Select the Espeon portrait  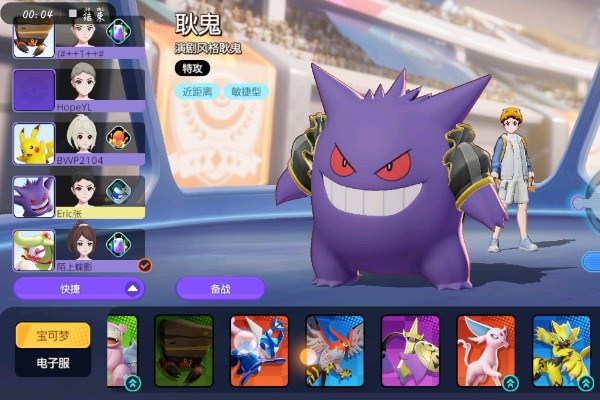(485, 352)
